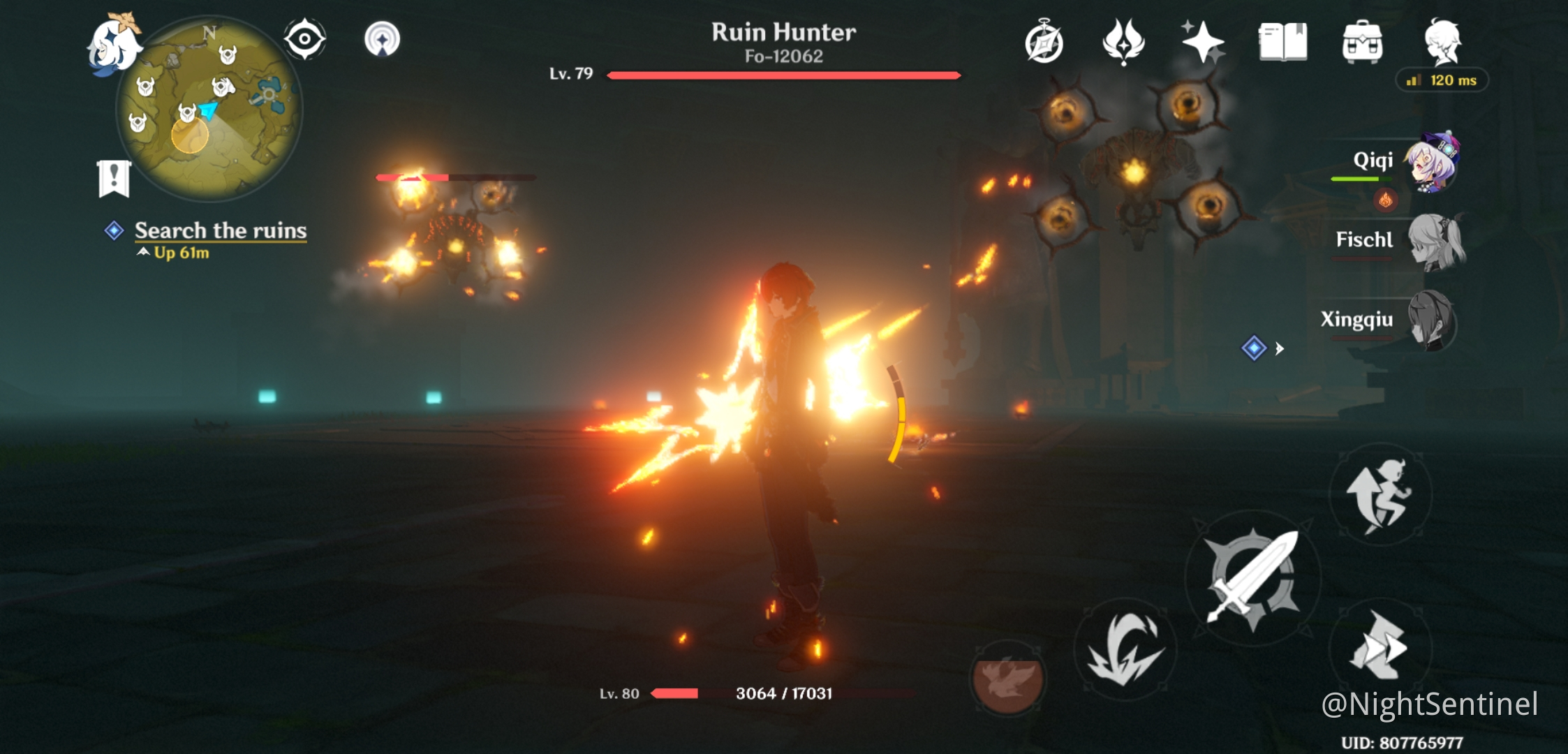Check the 120 ms ping indicator
This screenshot has width=1568, height=754.
1444,80
